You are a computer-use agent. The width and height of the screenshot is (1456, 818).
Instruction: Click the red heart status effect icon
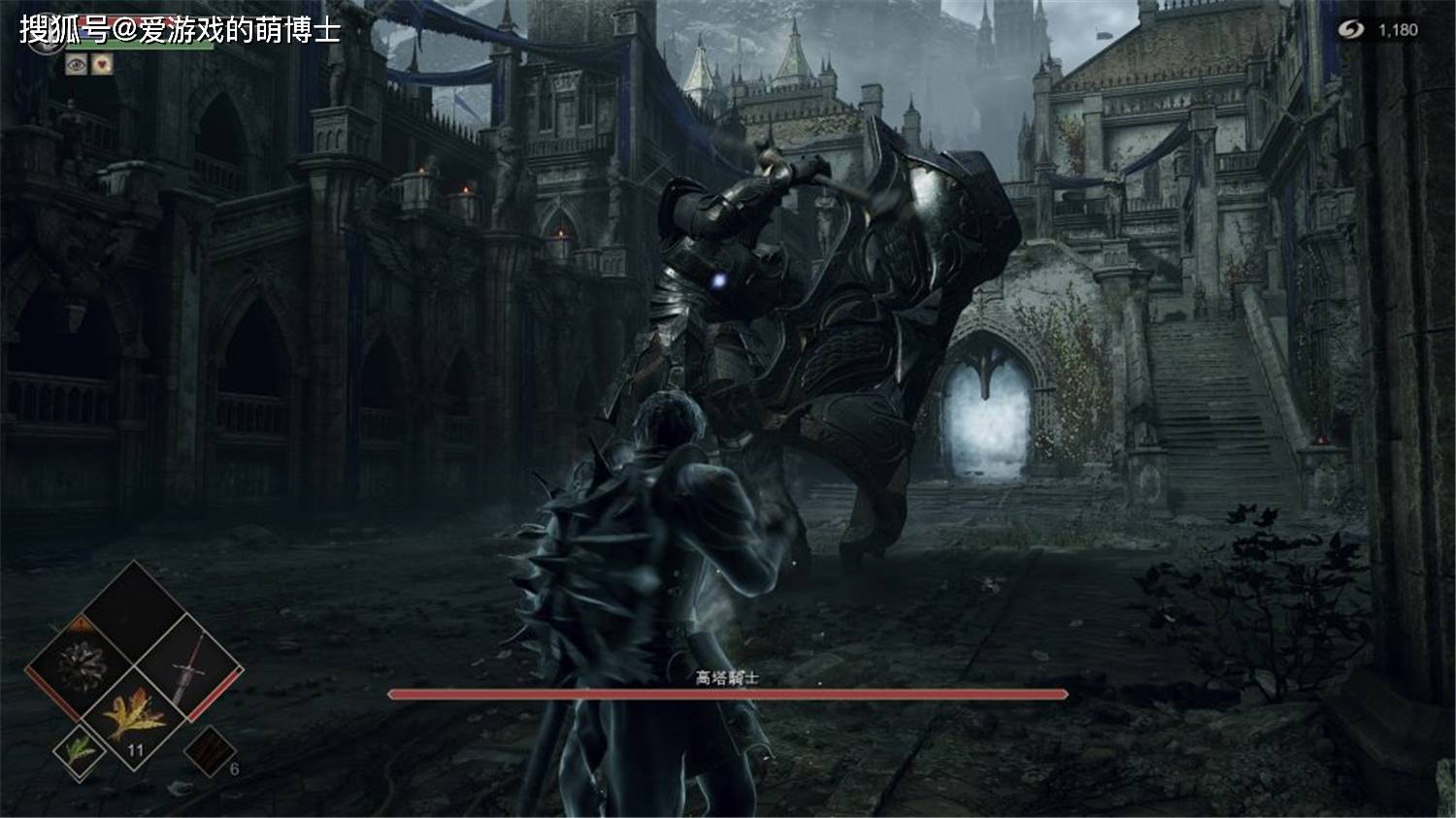[x=102, y=64]
